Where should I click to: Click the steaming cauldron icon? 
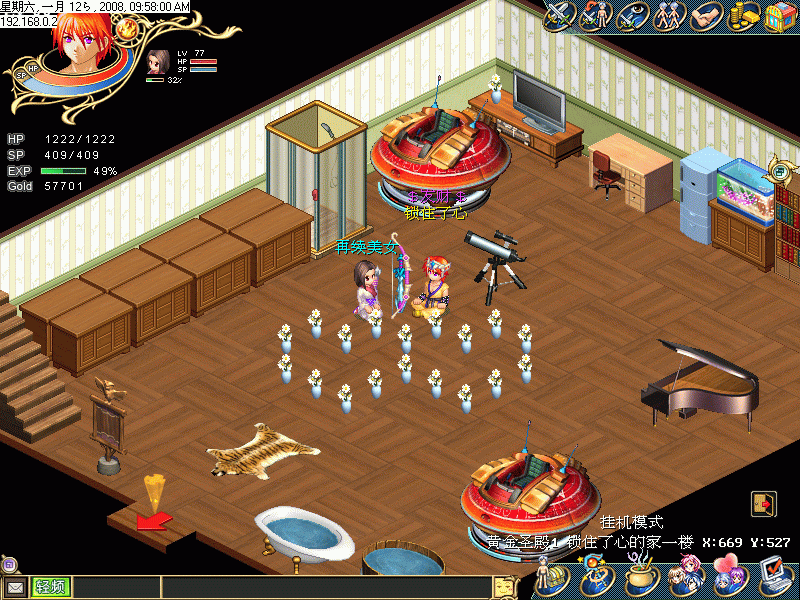point(640,578)
